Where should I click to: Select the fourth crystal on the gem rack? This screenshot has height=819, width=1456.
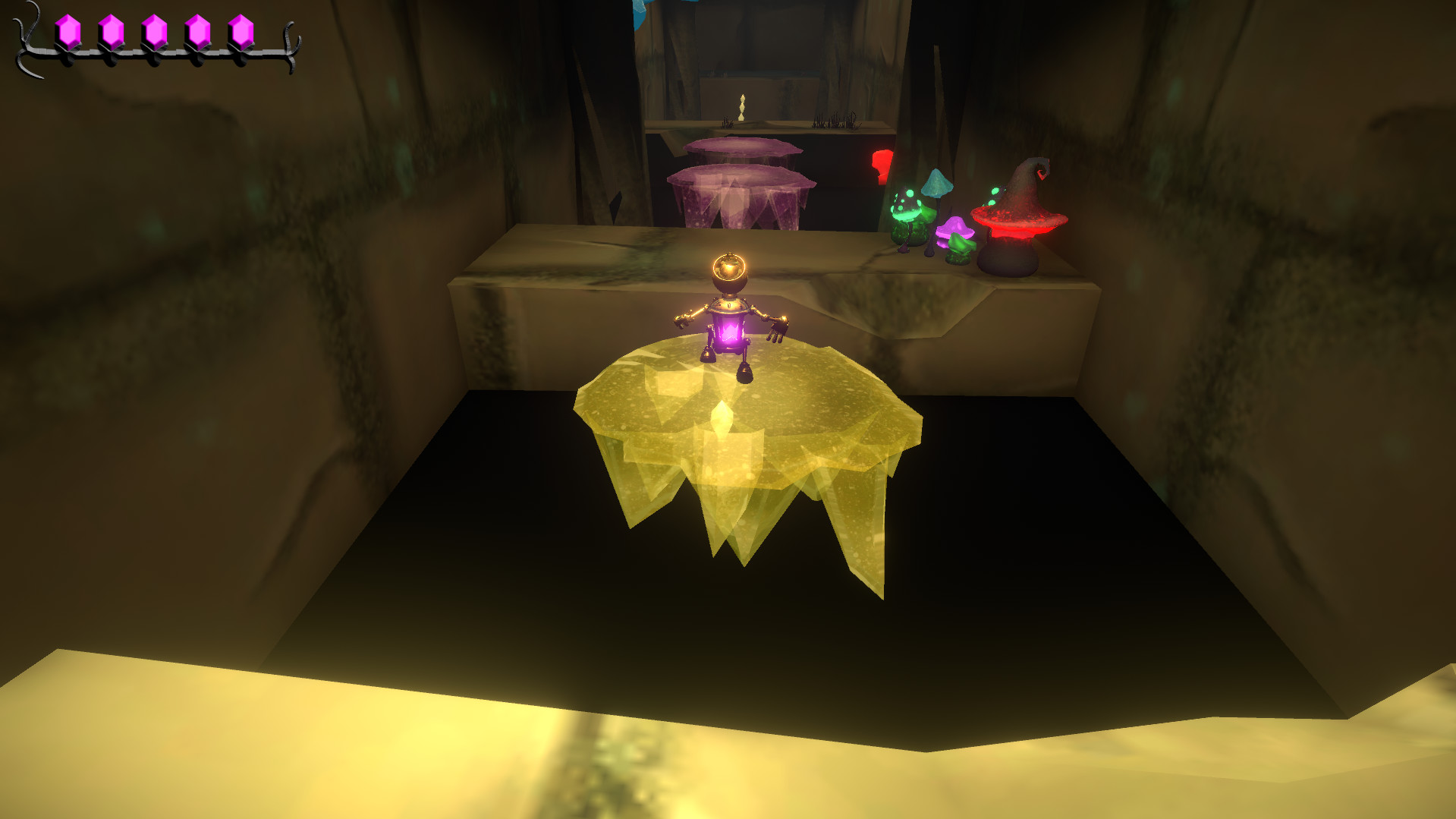tap(199, 30)
